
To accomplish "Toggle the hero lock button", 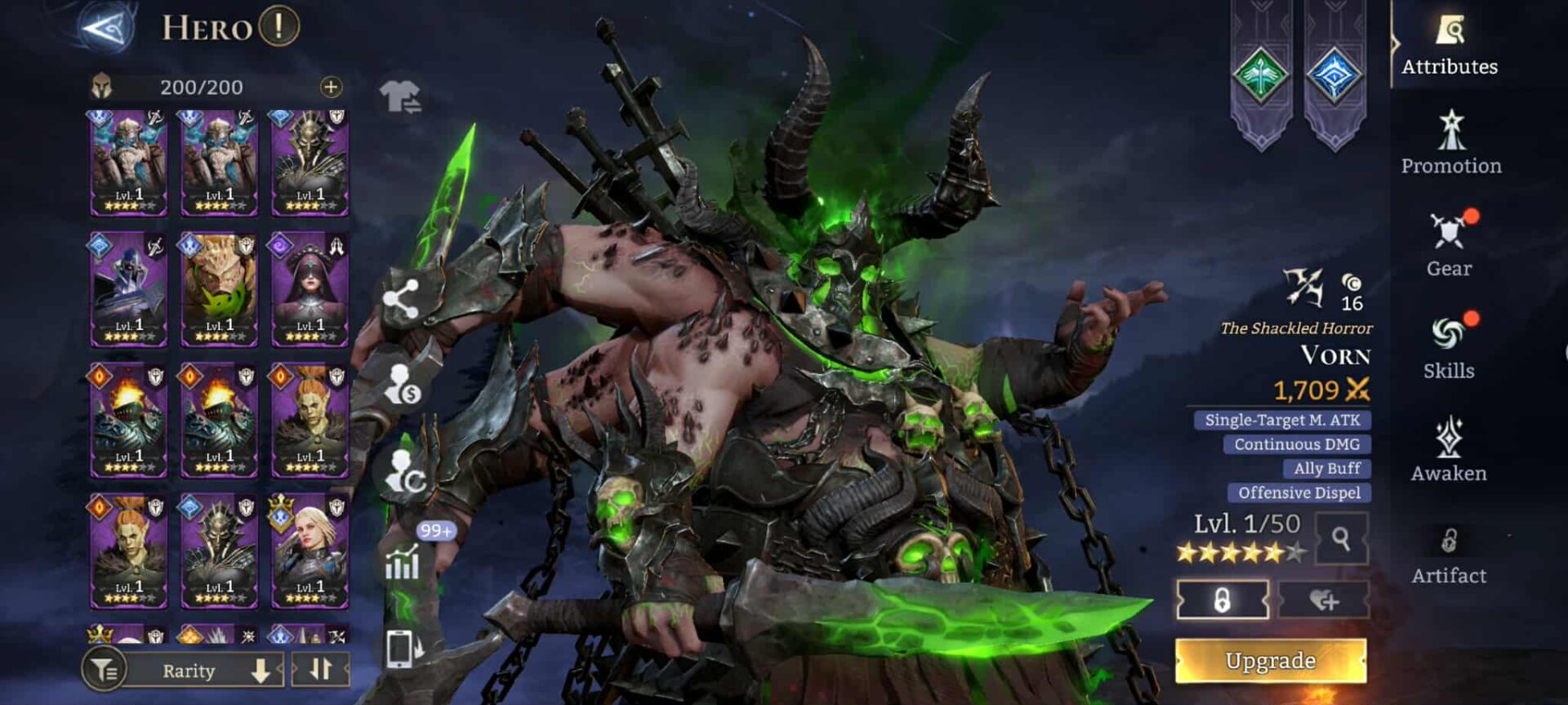I will (1222, 600).
